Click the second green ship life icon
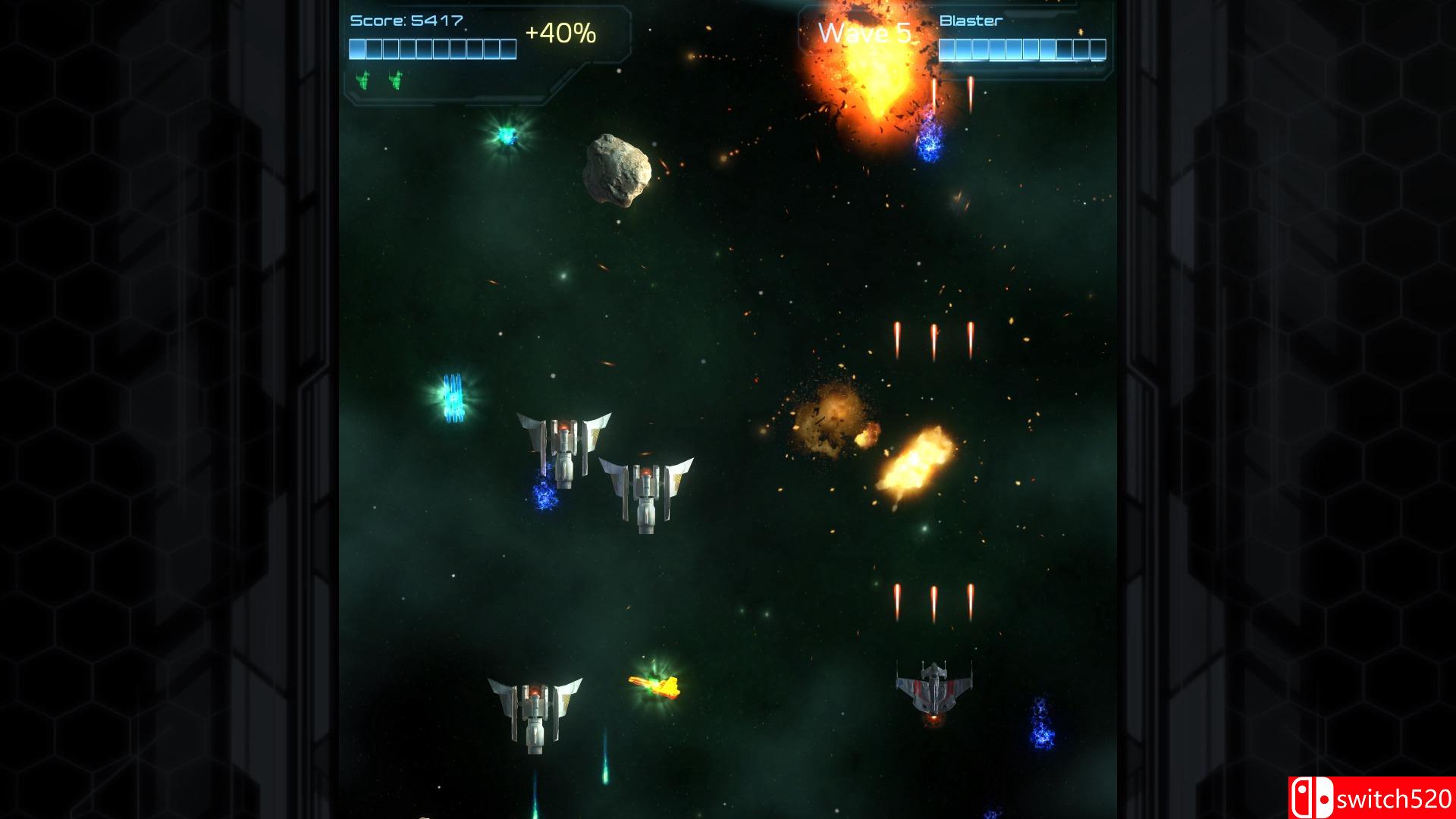This screenshot has width=1456, height=819. (x=397, y=79)
